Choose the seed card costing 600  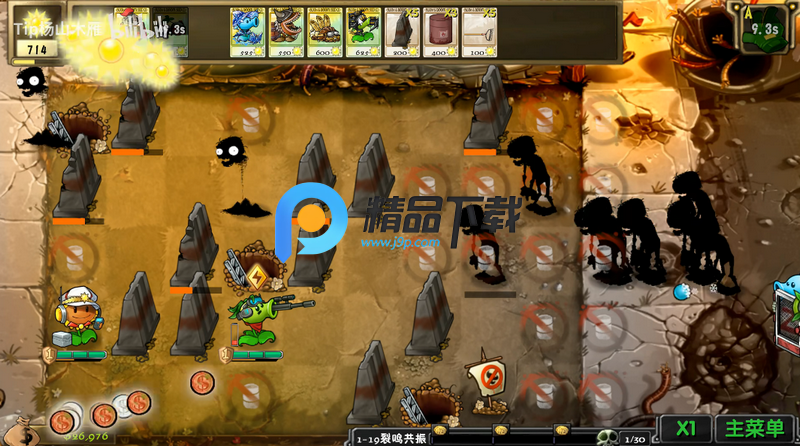[x=324, y=32]
